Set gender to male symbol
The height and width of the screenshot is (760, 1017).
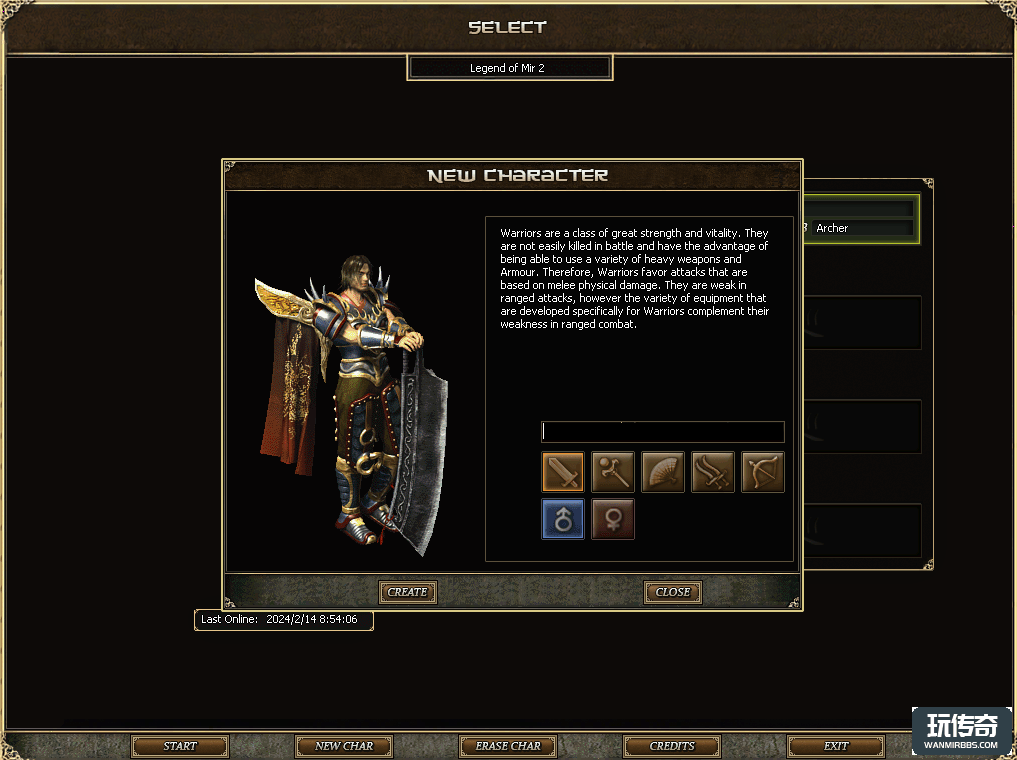pyautogui.click(x=563, y=519)
